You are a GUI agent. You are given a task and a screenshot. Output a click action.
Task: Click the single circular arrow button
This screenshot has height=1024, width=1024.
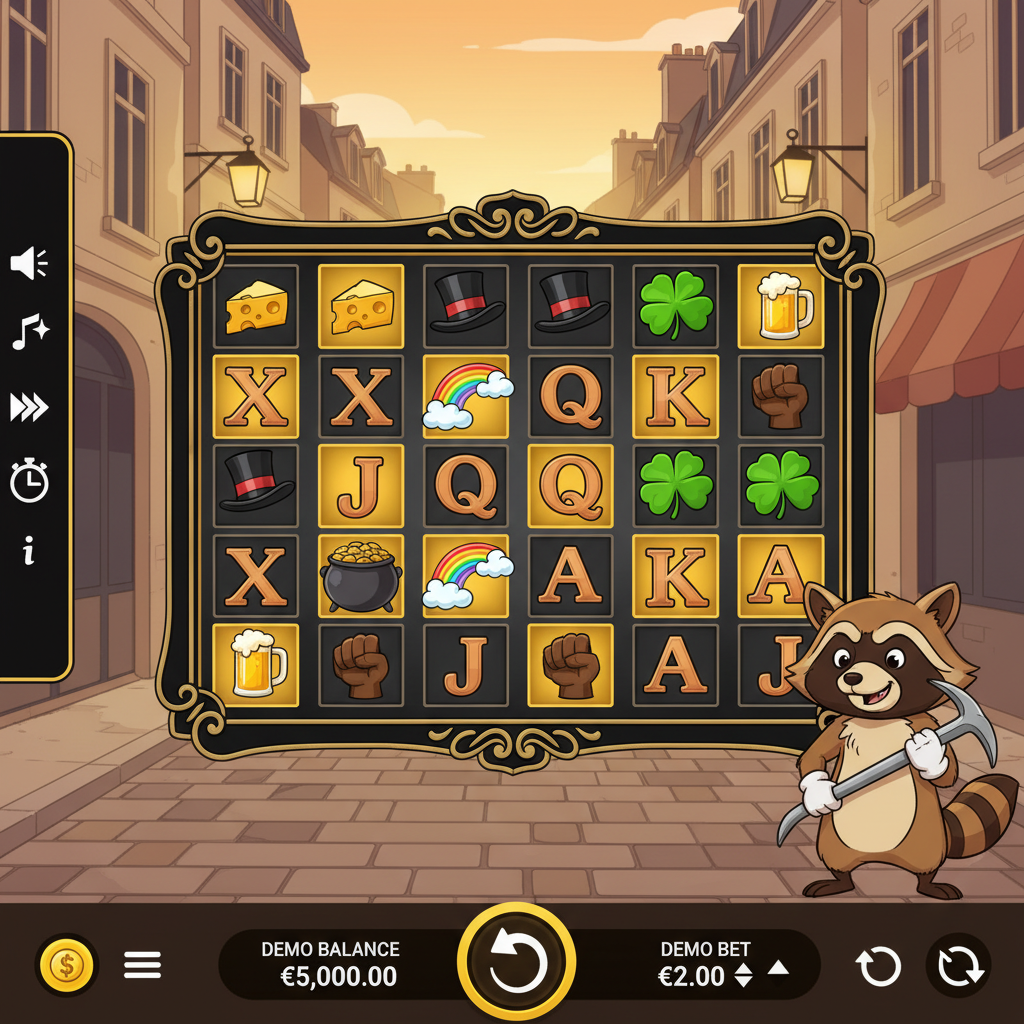pos(878,967)
